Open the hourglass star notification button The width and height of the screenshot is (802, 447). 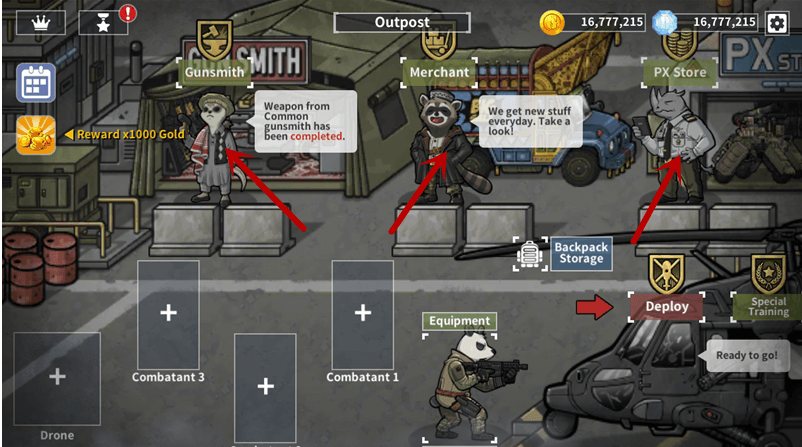(104, 22)
